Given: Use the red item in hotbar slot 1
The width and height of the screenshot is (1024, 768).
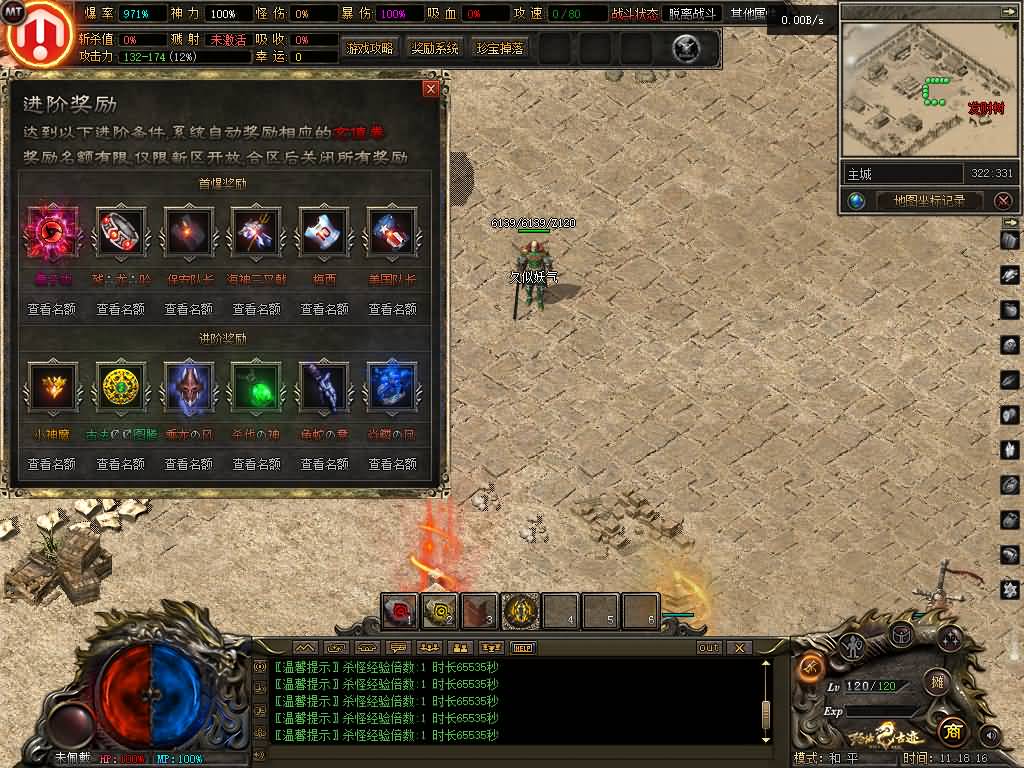Looking at the screenshot, I should pos(400,611).
